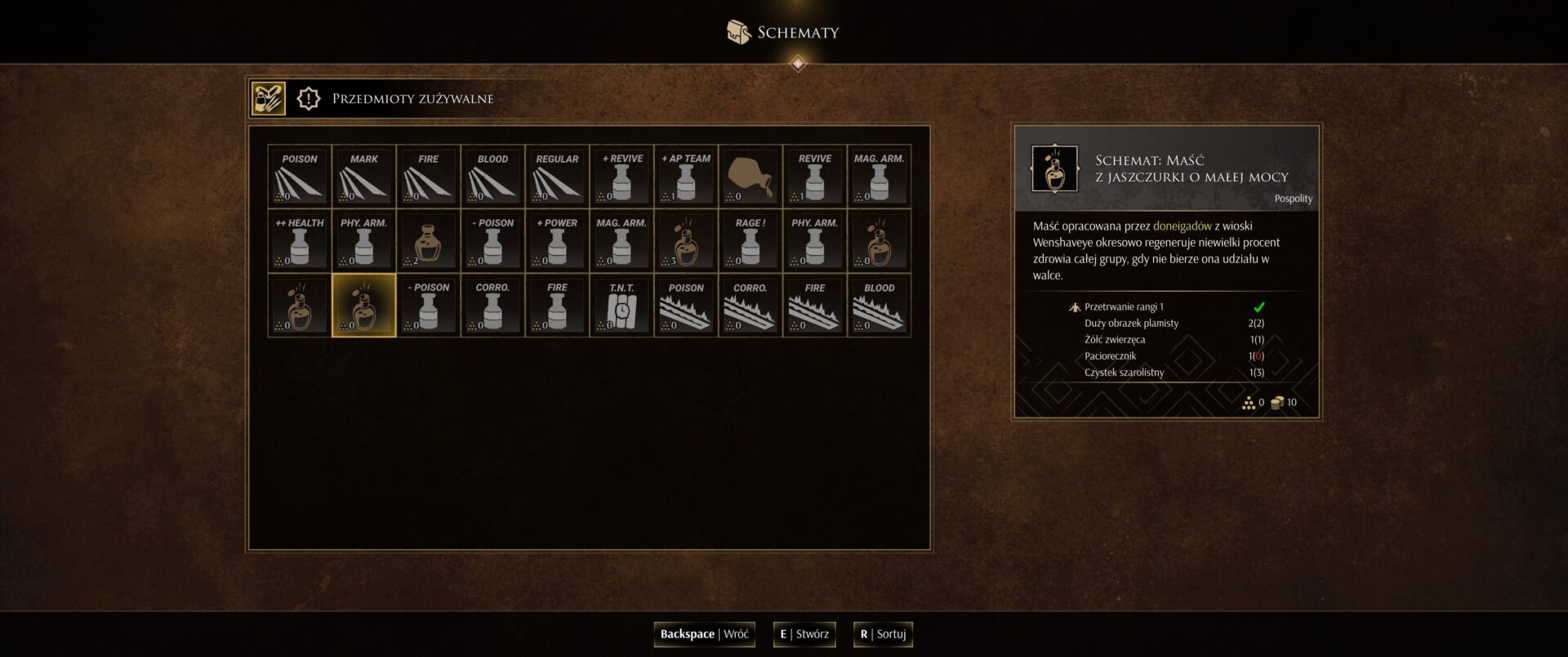Viewport: 1568px width, 657px height.
Task: Pick the POISON spike trap schematic
Action: click(x=686, y=306)
